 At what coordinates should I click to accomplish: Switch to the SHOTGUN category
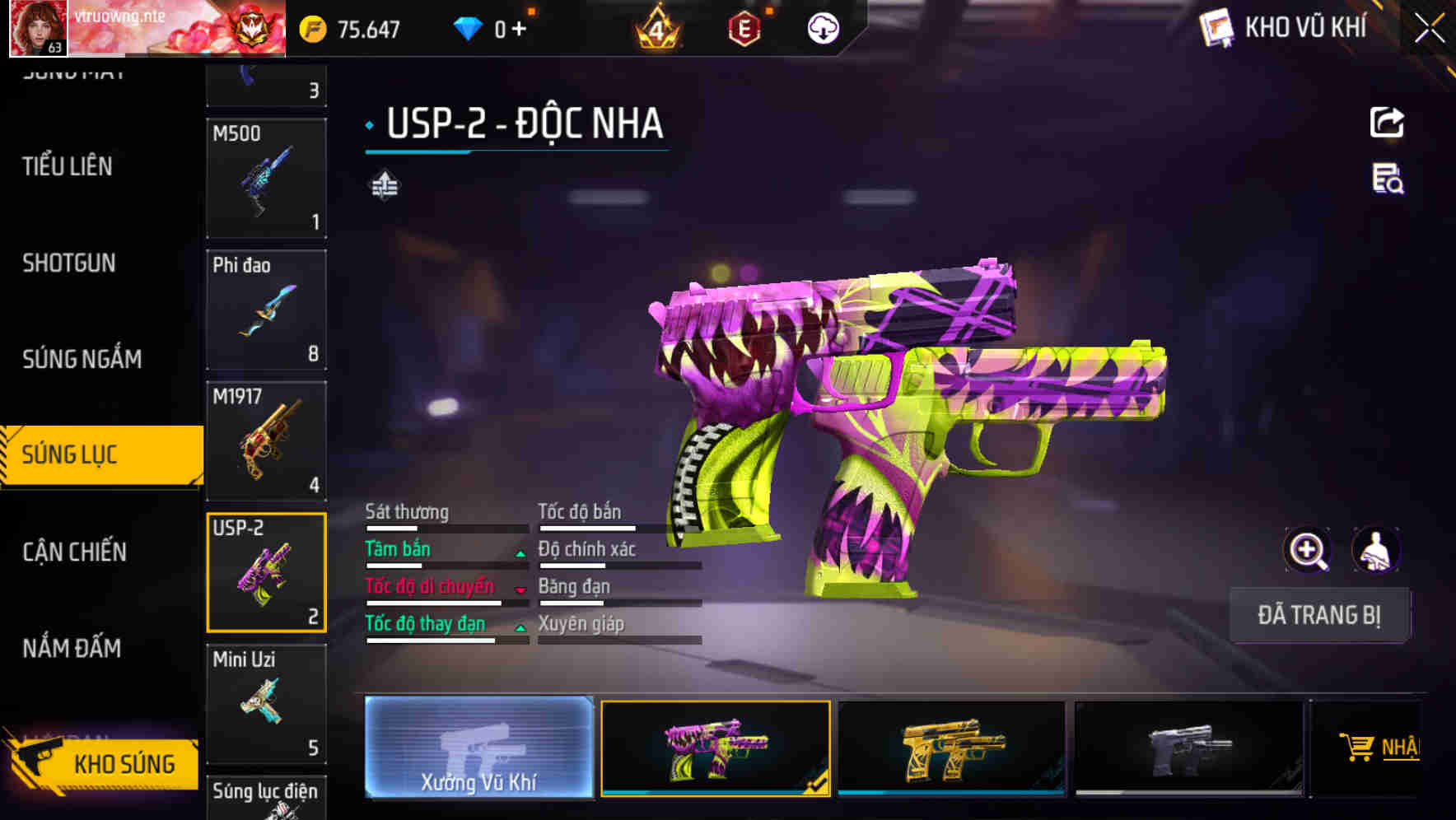pos(68,263)
